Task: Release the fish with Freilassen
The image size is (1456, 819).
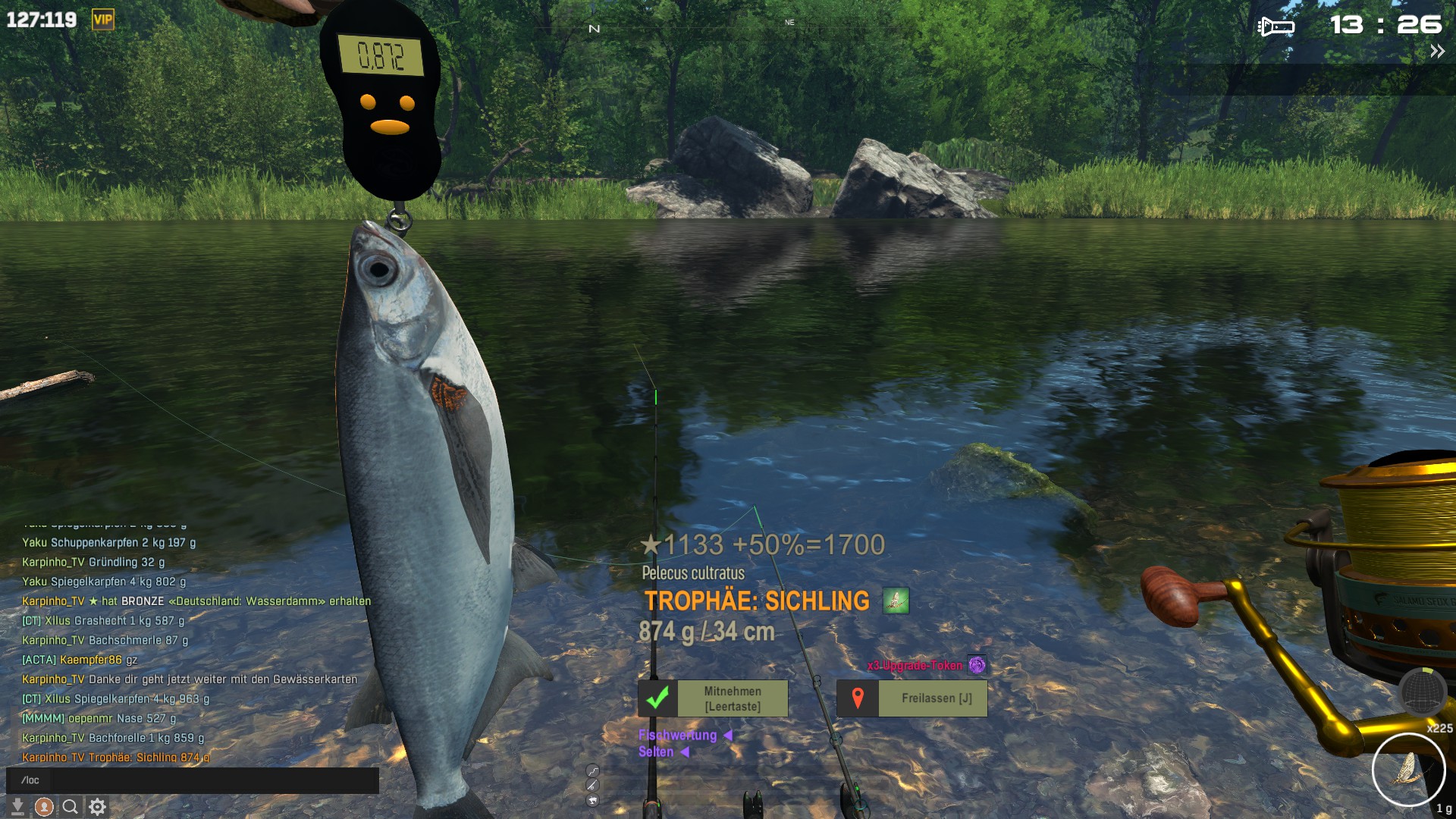Action: 912,698
